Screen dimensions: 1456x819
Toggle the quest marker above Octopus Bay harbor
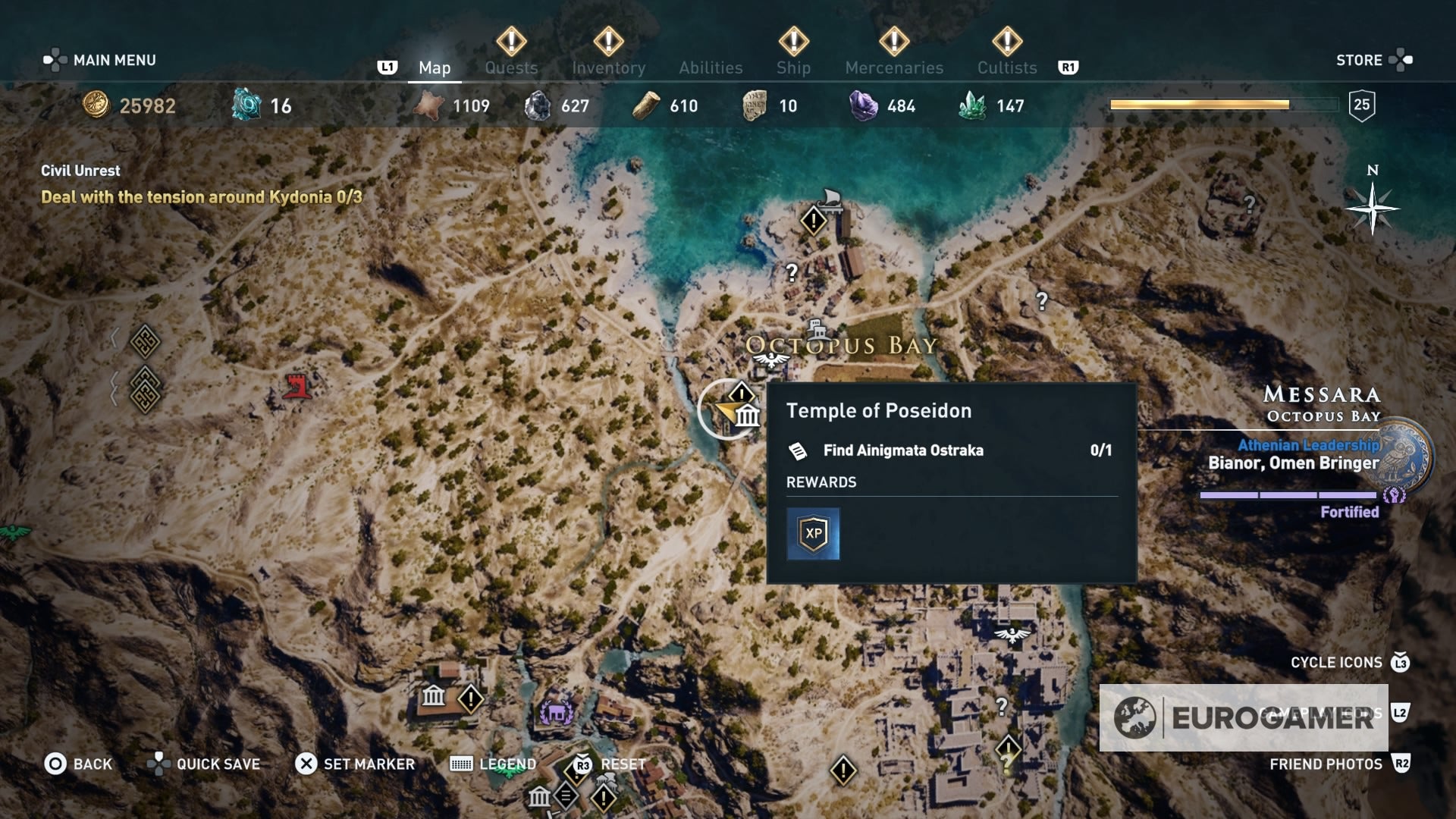(812, 221)
